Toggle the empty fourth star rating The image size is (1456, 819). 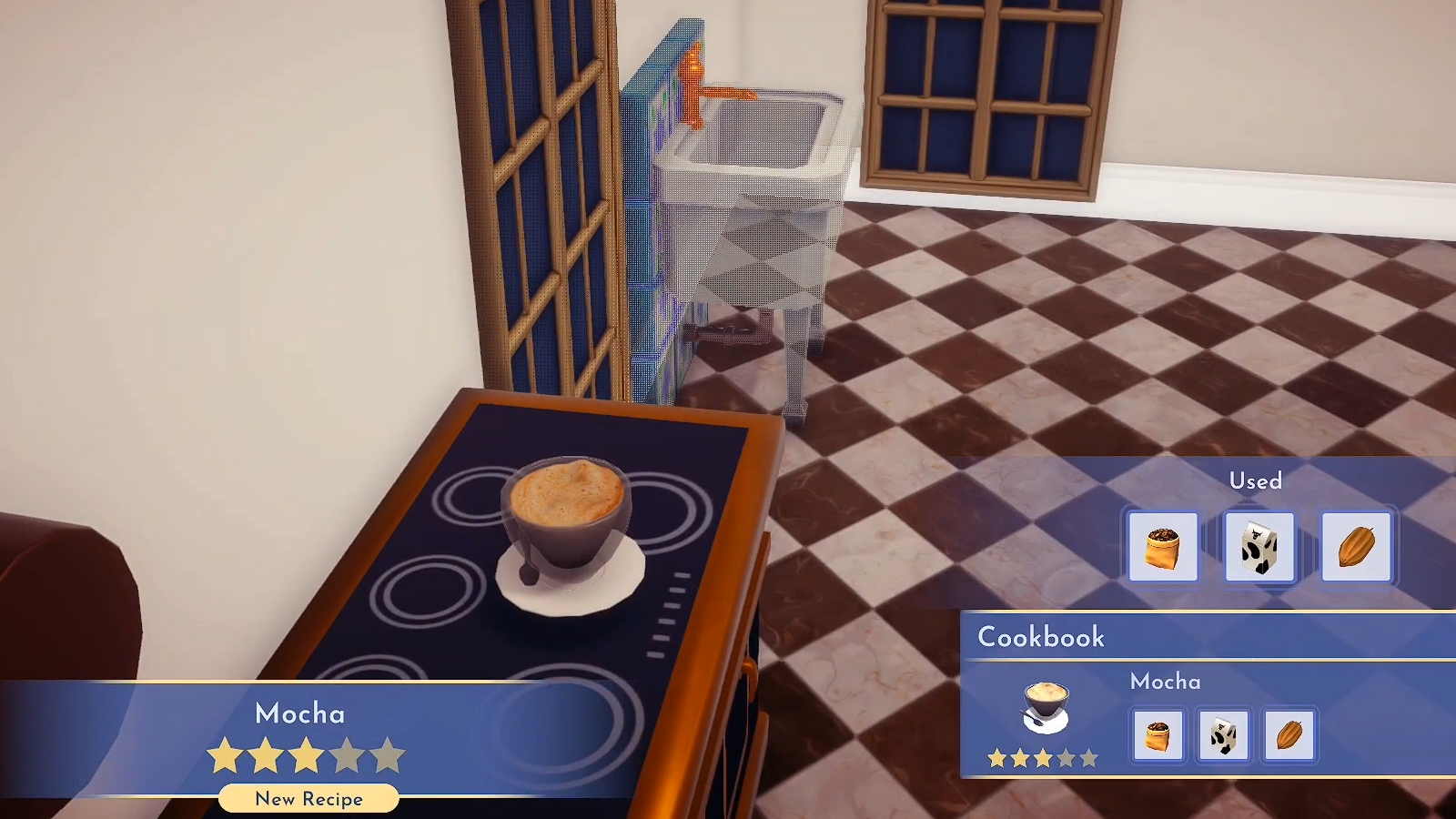click(x=345, y=754)
